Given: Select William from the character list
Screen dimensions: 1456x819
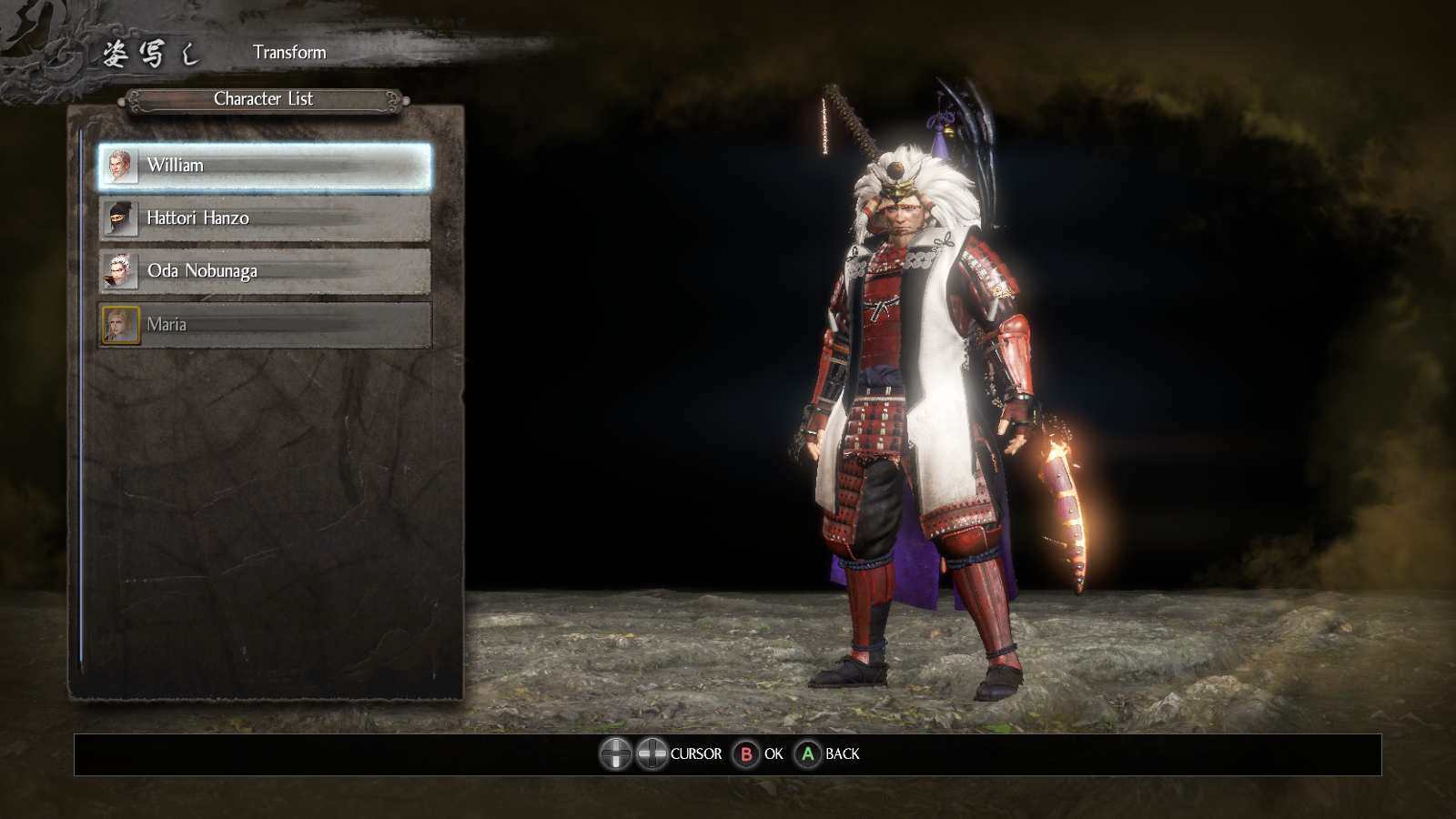Looking at the screenshot, I should tap(264, 167).
